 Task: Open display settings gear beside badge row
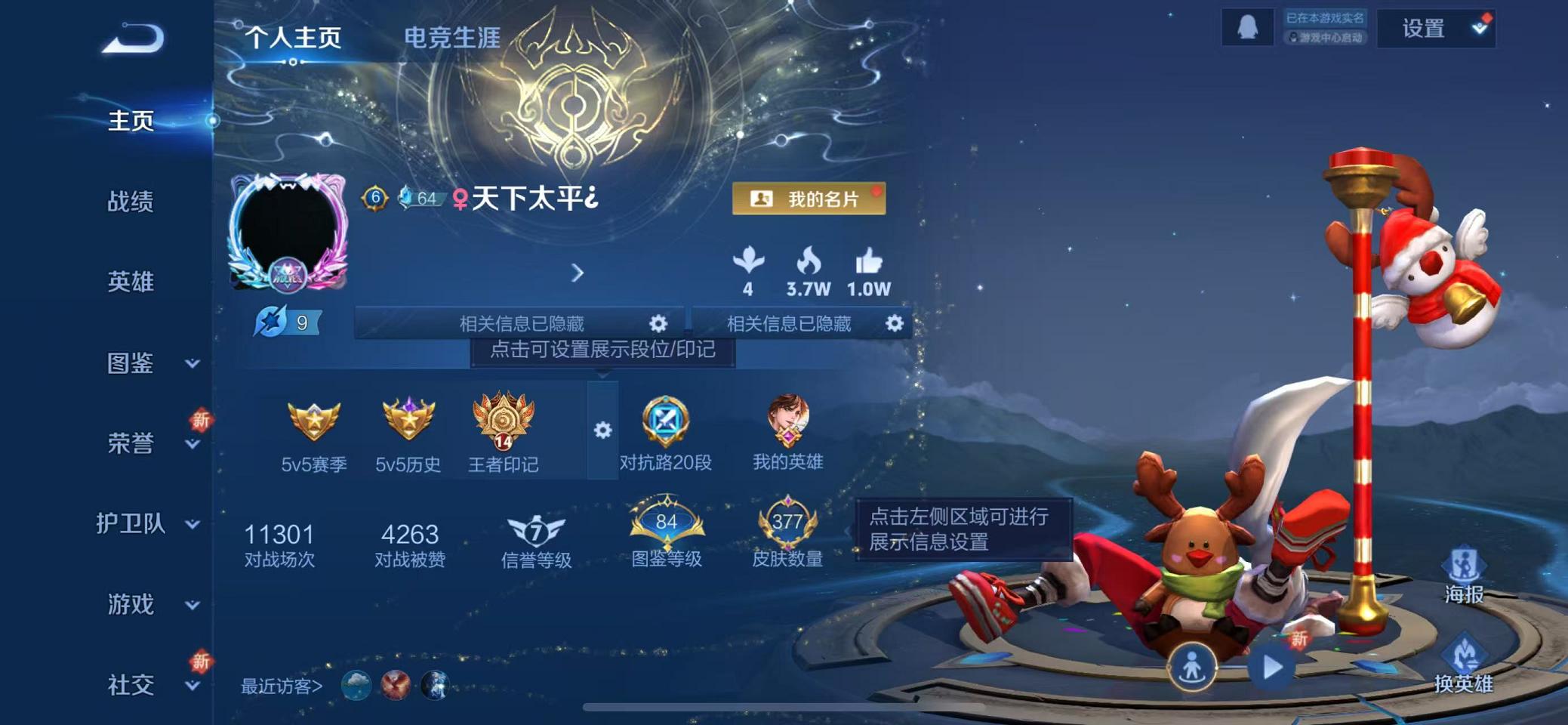[602, 430]
